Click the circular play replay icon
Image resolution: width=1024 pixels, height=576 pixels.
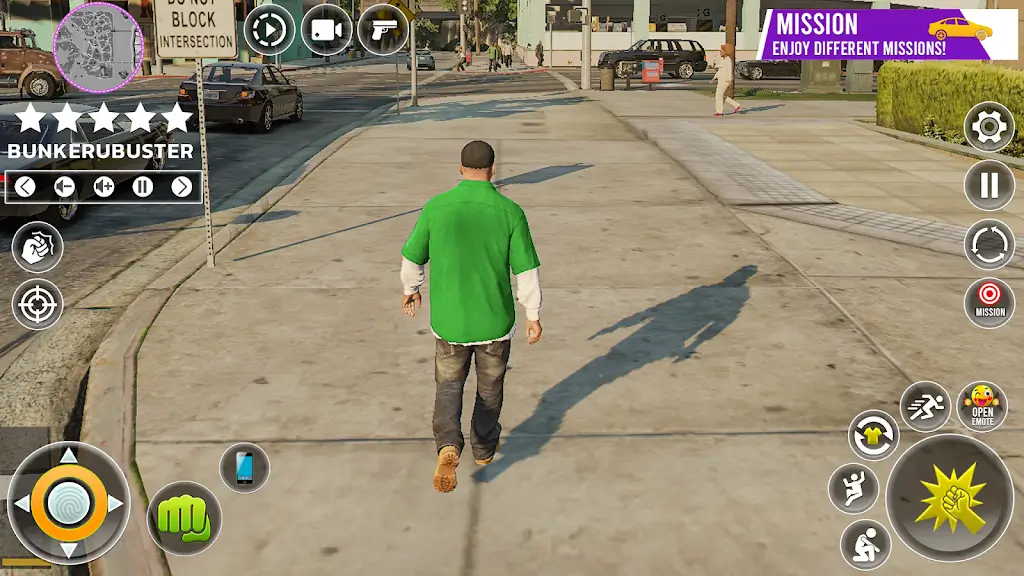269,30
